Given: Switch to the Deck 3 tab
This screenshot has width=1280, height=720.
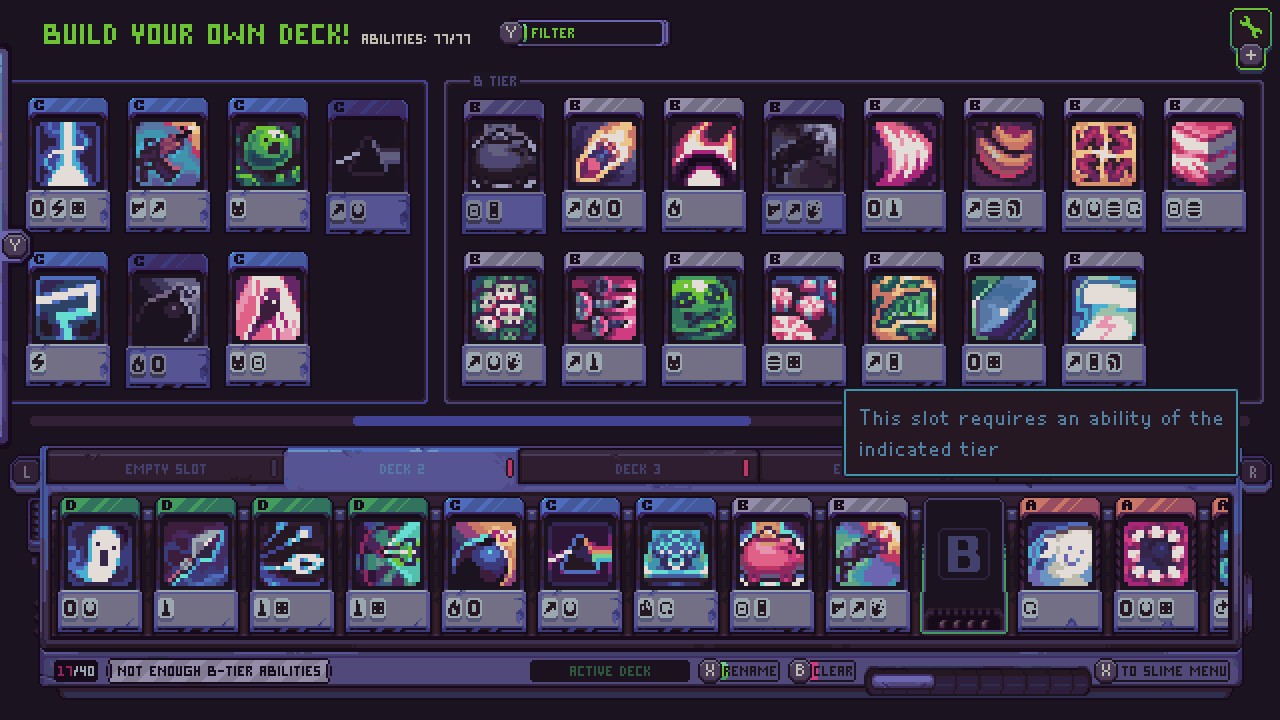Looking at the screenshot, I should 636,468.
